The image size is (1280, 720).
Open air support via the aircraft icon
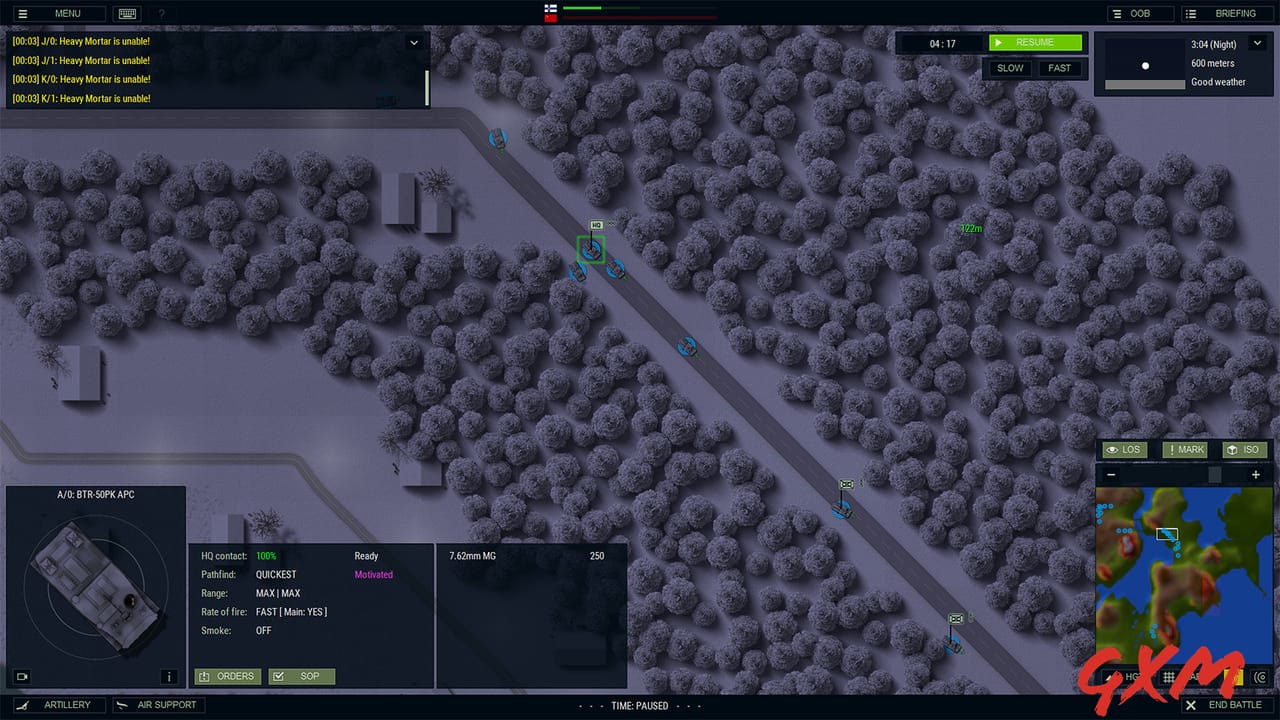pyautogui.click(x=158, y=704)
